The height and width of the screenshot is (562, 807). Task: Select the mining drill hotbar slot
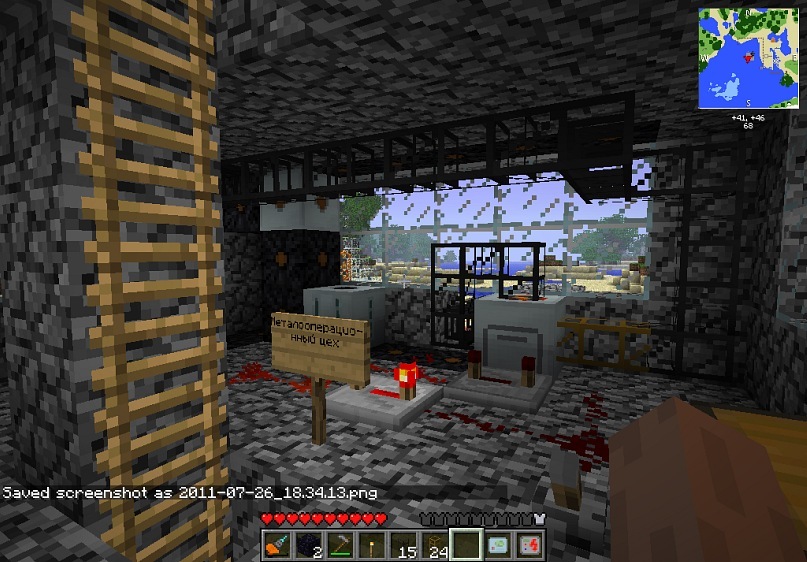click(278, 544)
